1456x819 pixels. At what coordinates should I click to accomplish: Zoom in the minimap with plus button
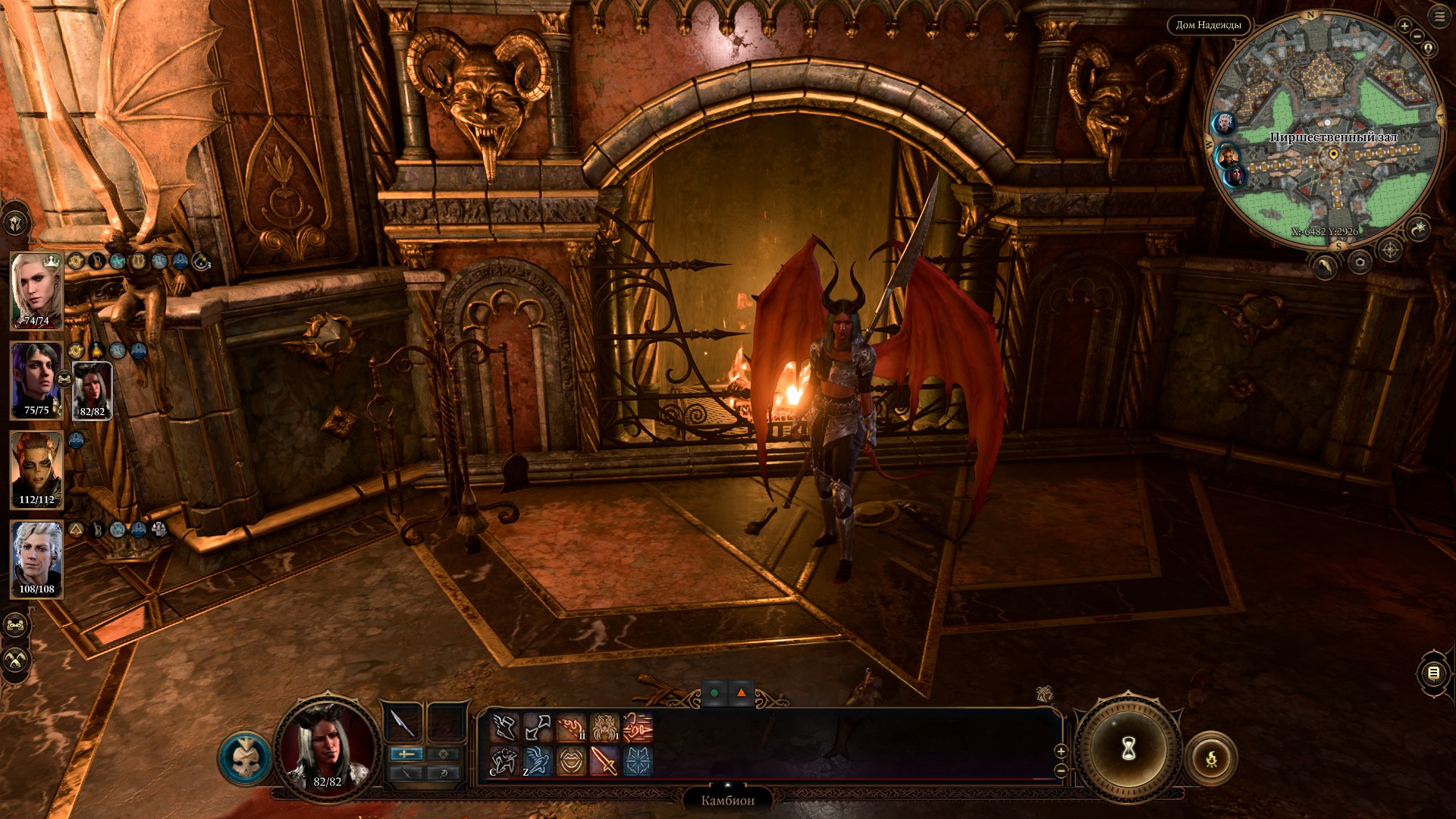click(x=1404, y=26)
